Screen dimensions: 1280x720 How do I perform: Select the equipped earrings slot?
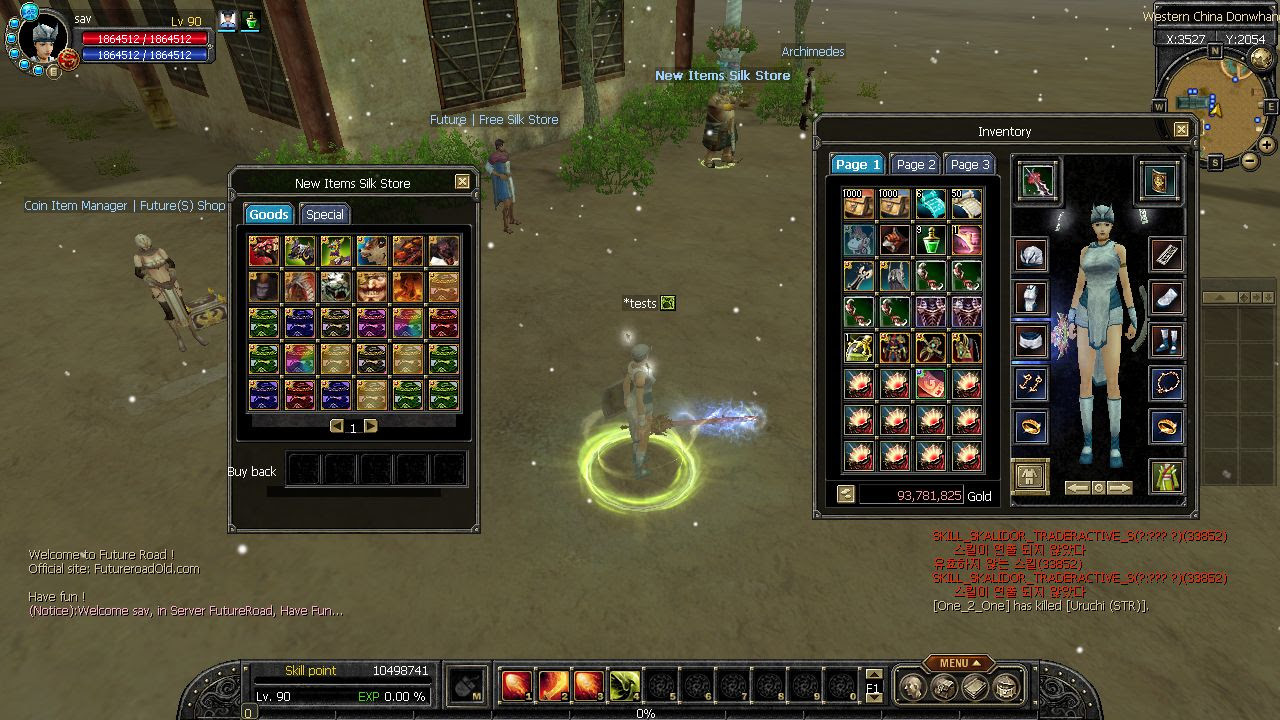[1031, 382]
